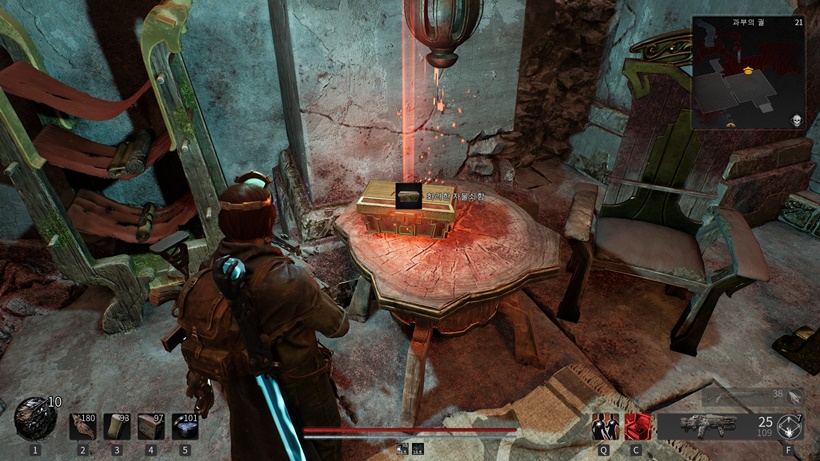This screenshot has width=820, height=461.
Task: Use the item with 97 count
Action: click(x=150, y=425)
